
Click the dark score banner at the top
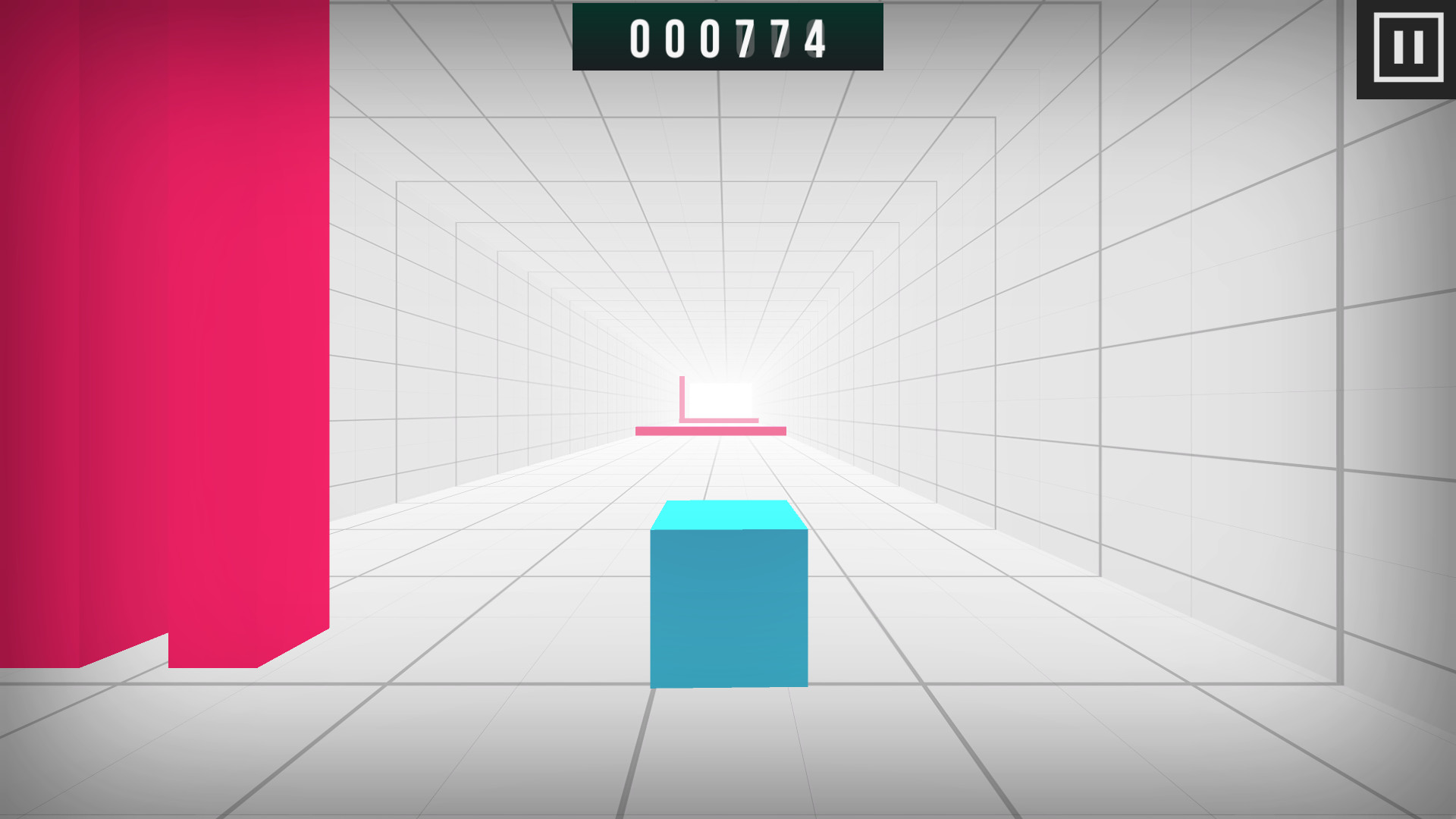pos(726,38)
